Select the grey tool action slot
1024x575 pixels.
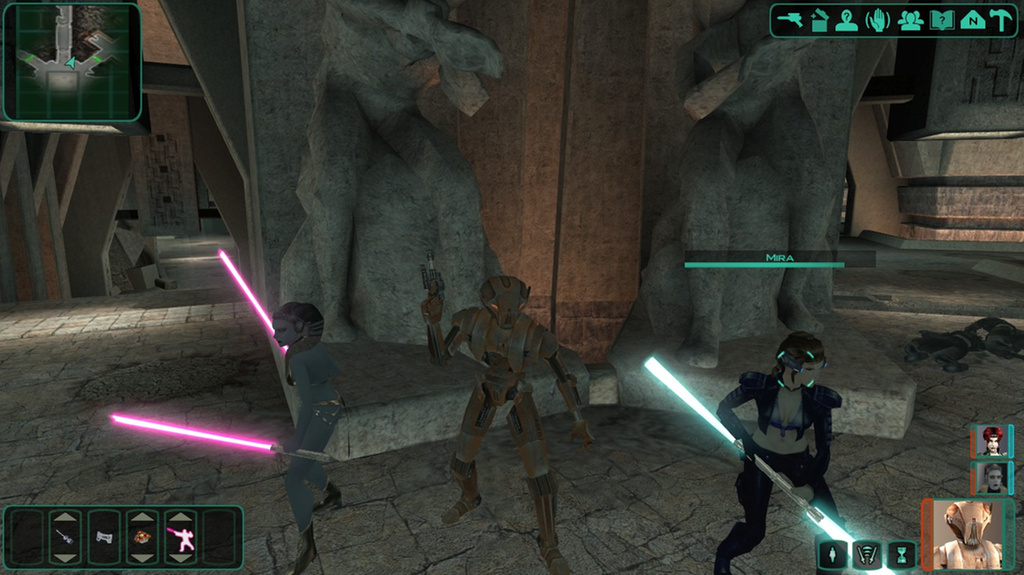coord(65,538)
